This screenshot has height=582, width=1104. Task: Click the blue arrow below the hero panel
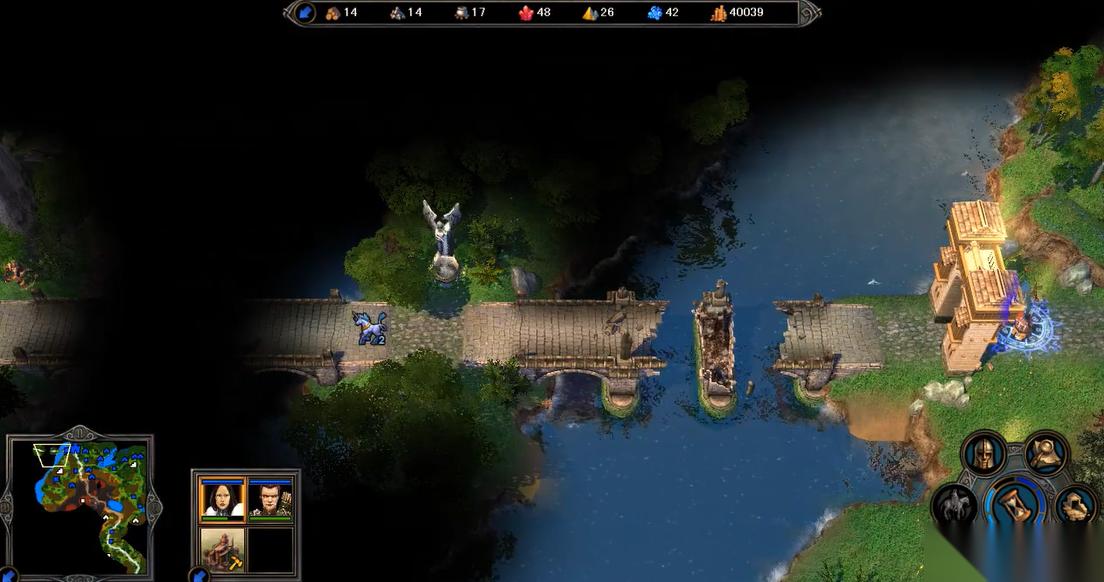[201, 575]
